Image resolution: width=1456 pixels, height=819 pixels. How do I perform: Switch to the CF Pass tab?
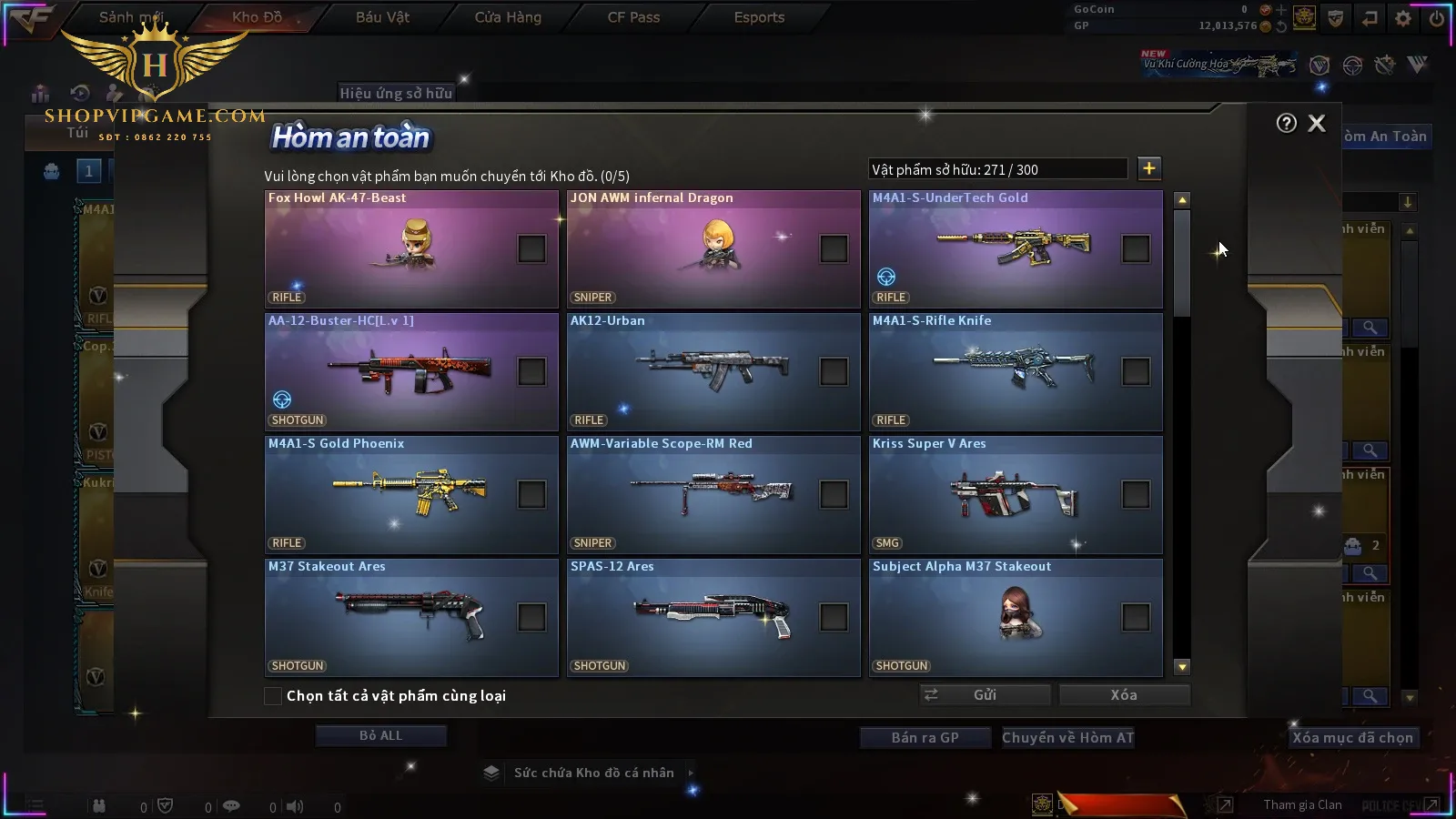633,17
